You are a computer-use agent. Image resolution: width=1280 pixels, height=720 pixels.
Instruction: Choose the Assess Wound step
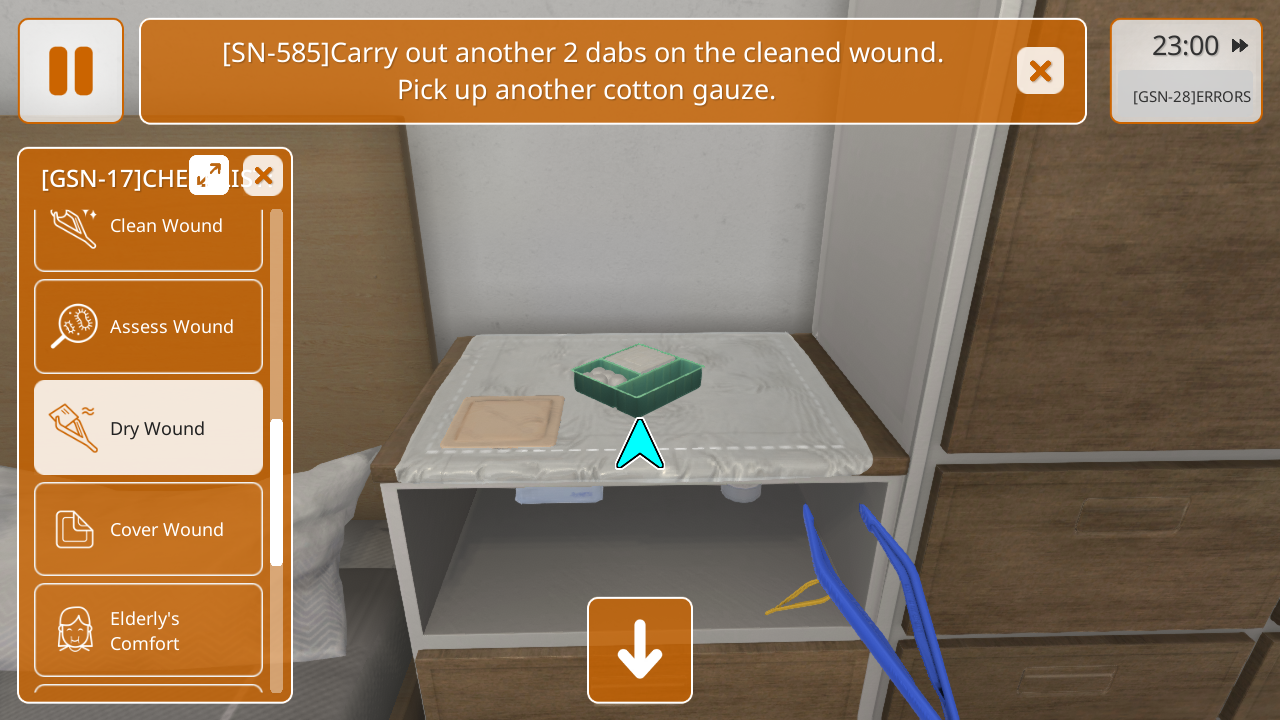148,326
